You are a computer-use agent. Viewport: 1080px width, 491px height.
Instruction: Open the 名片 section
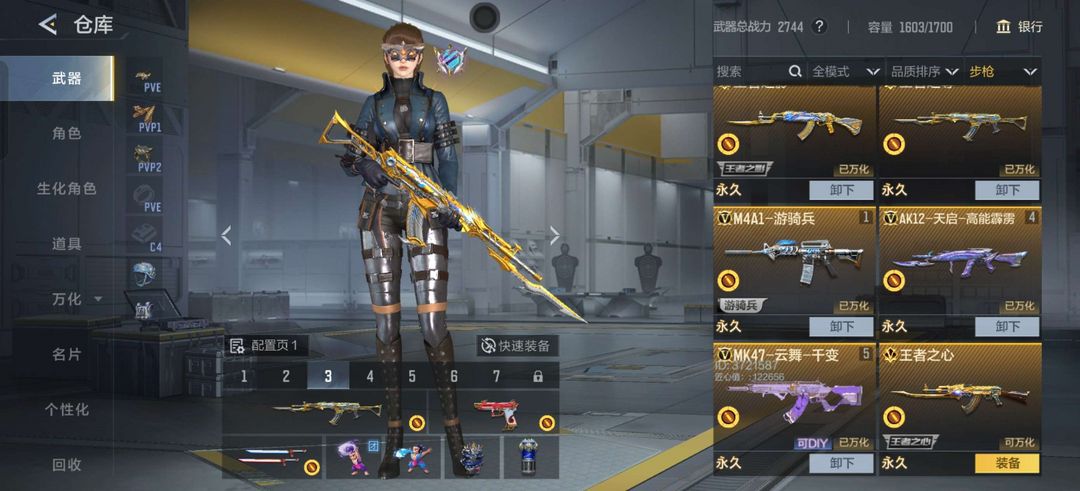pyautogui.click(x=66, y=354)
